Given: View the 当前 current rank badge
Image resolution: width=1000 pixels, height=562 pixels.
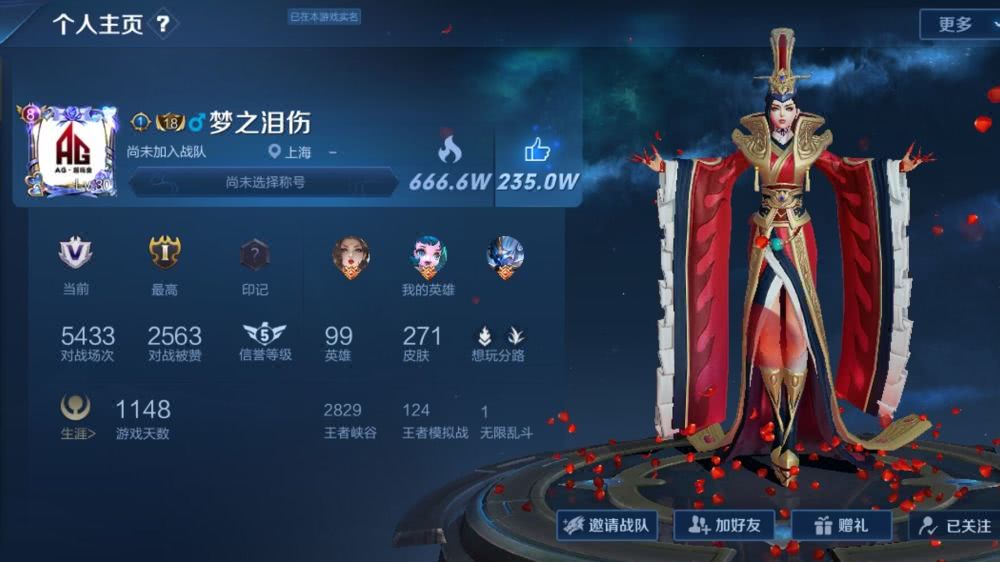Looking at the screenshot, I should coord(75,254).
